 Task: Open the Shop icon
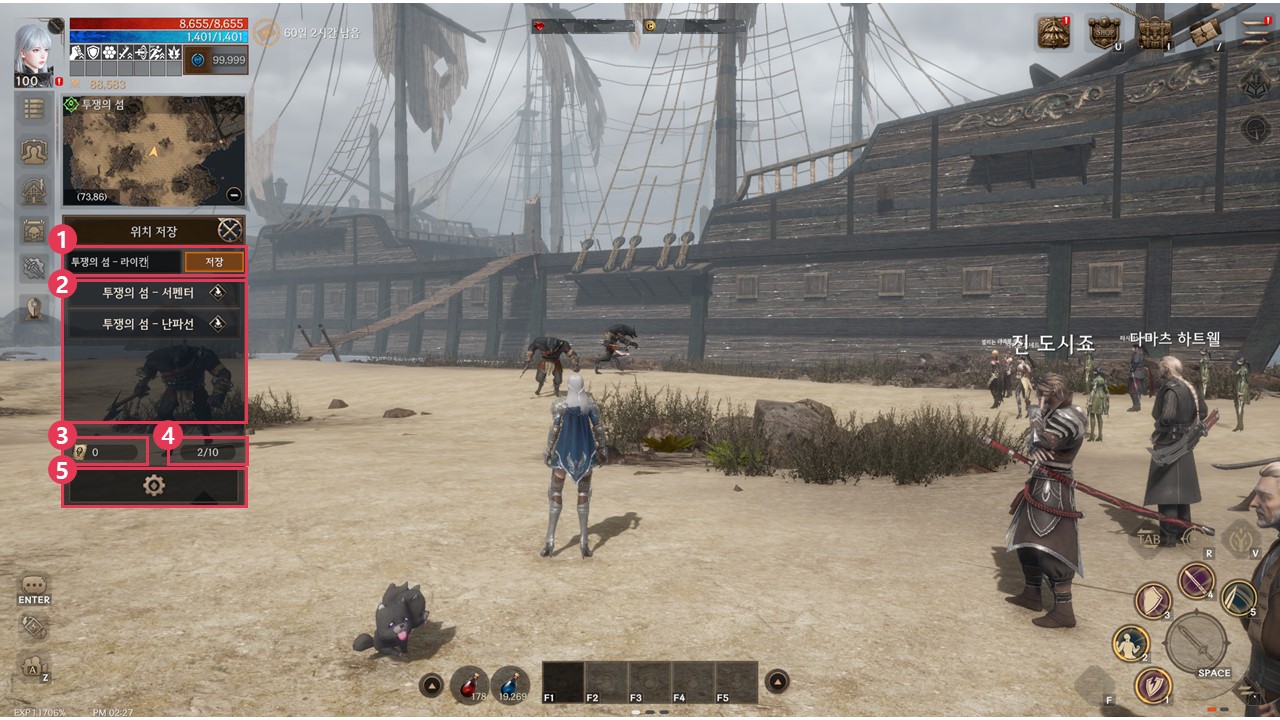[1103, 33]
